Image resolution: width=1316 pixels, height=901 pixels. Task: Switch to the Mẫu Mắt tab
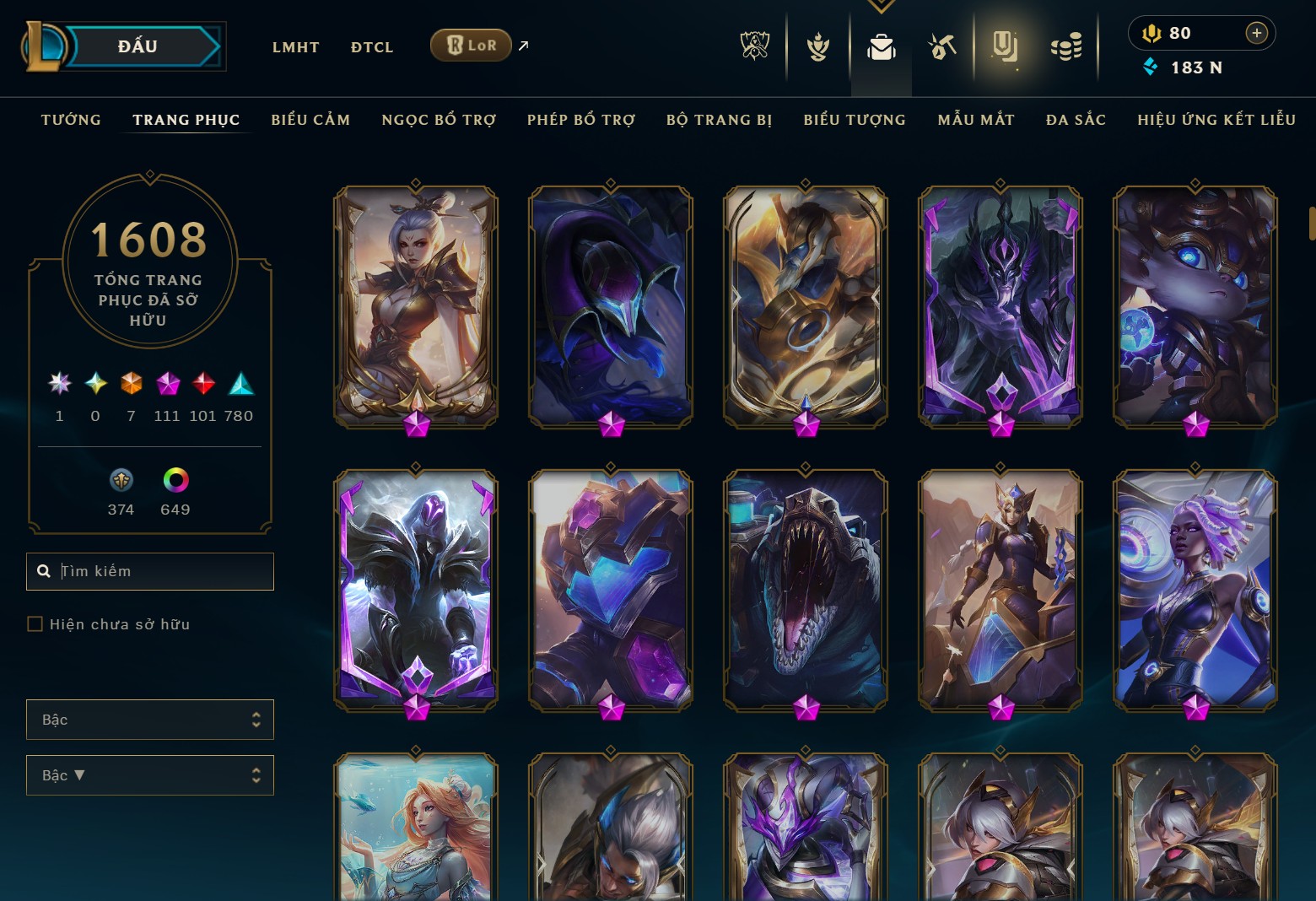[976, 120]
